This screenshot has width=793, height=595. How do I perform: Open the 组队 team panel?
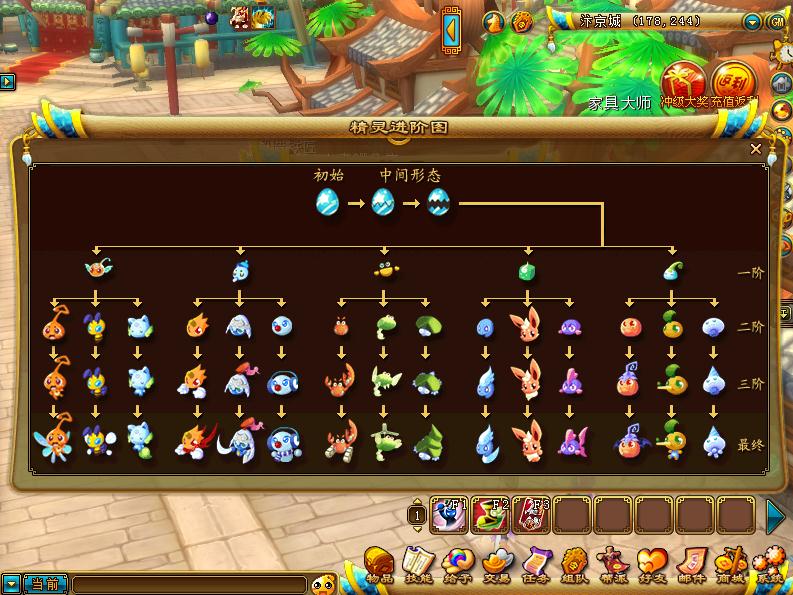click(574, 563)
